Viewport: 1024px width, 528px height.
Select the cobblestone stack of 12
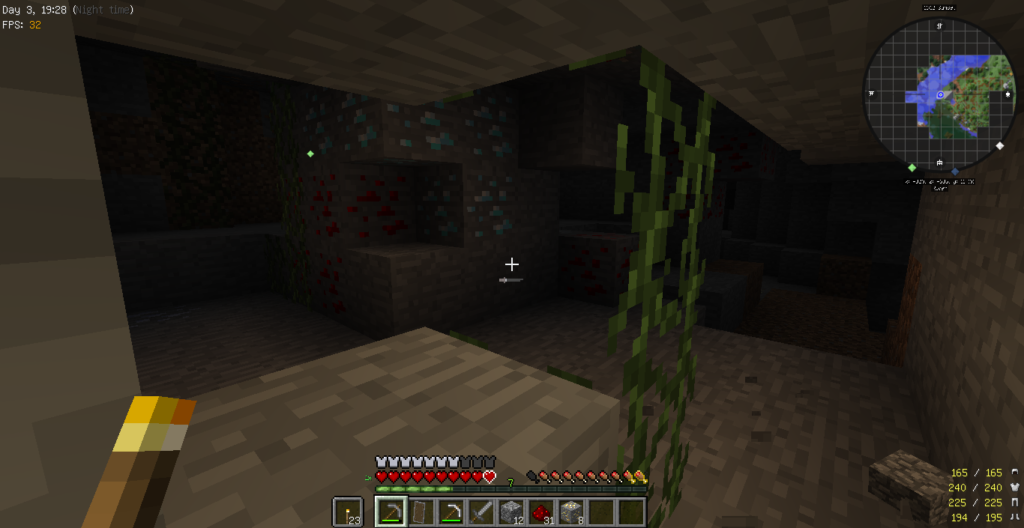click(511, 512)
